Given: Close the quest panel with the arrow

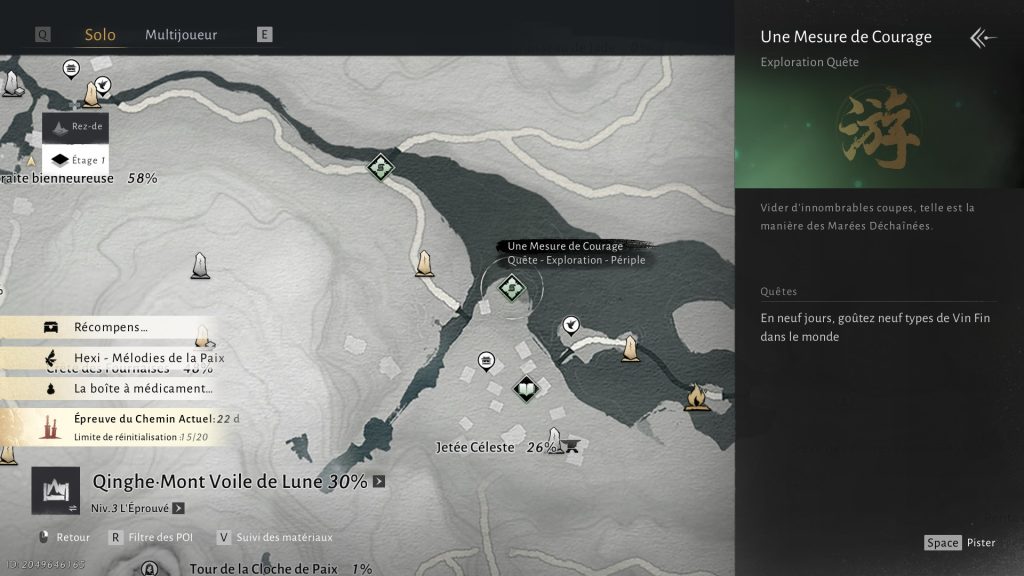Looking at the screenshot, I should point(983,38).
